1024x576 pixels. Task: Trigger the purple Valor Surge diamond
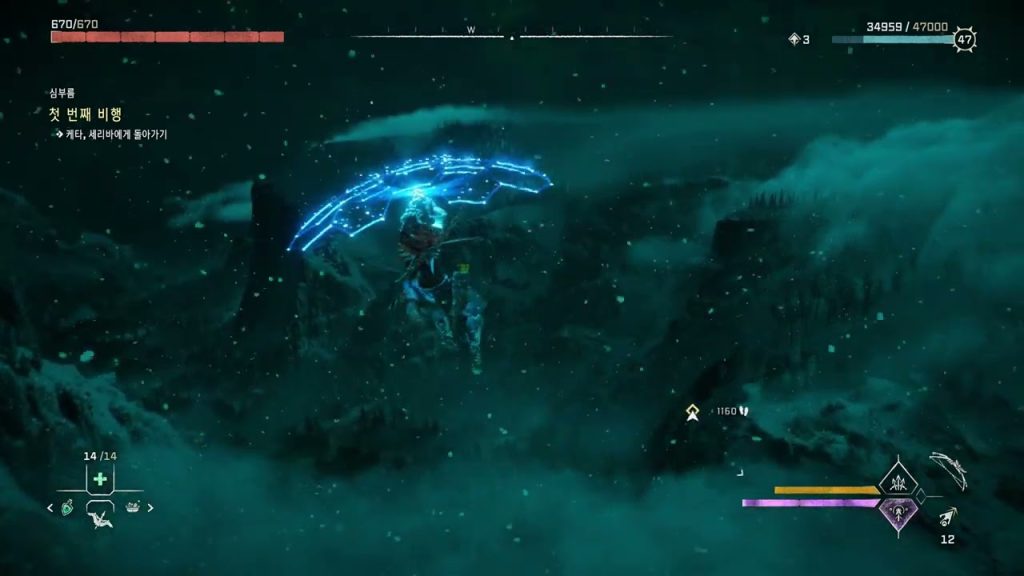(898, 513)
